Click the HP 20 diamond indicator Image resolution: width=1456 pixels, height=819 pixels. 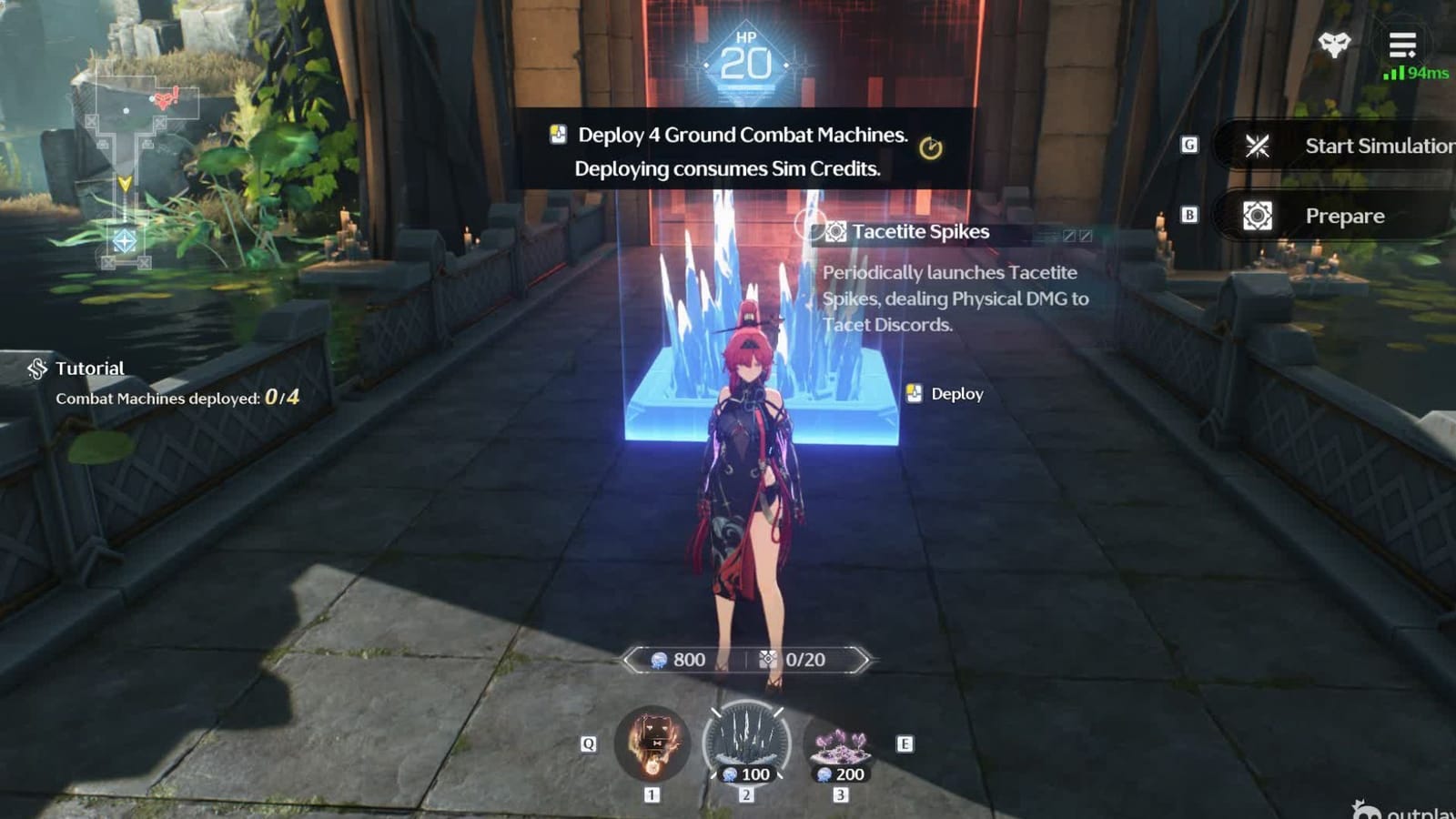pyautogui.click(x=748, y=59)
